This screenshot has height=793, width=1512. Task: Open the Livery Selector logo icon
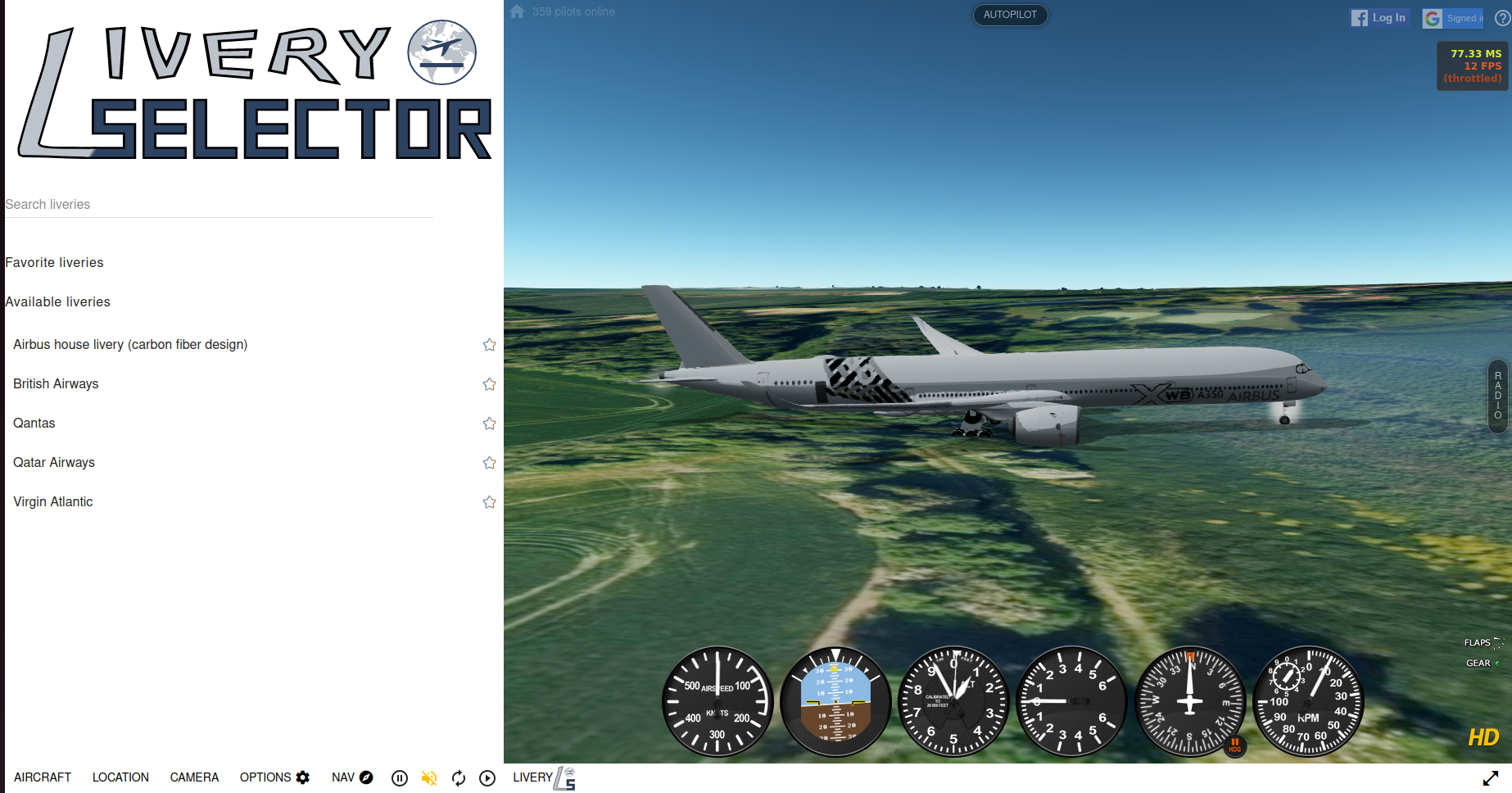pyautogui.click(x=564, y=779)
